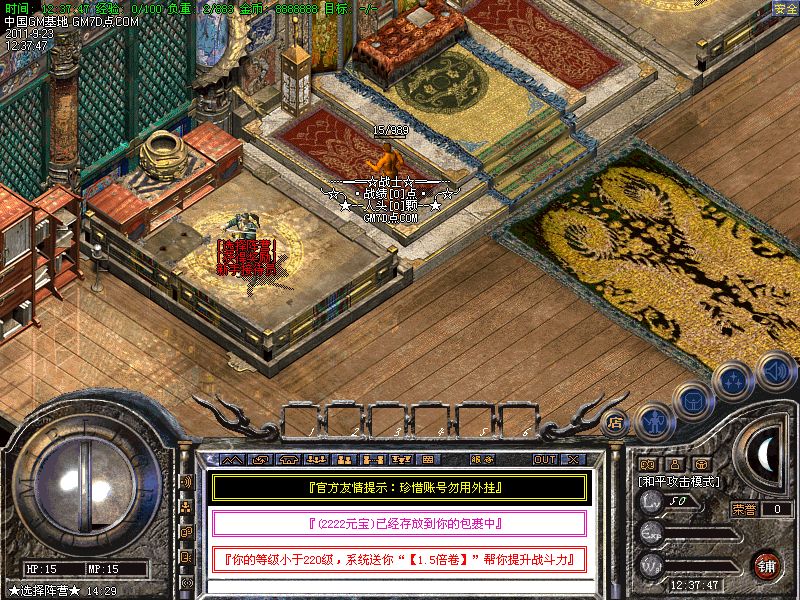Click the official tip message in chat
This screenshot has height=600, width=800.
[398, 488]
